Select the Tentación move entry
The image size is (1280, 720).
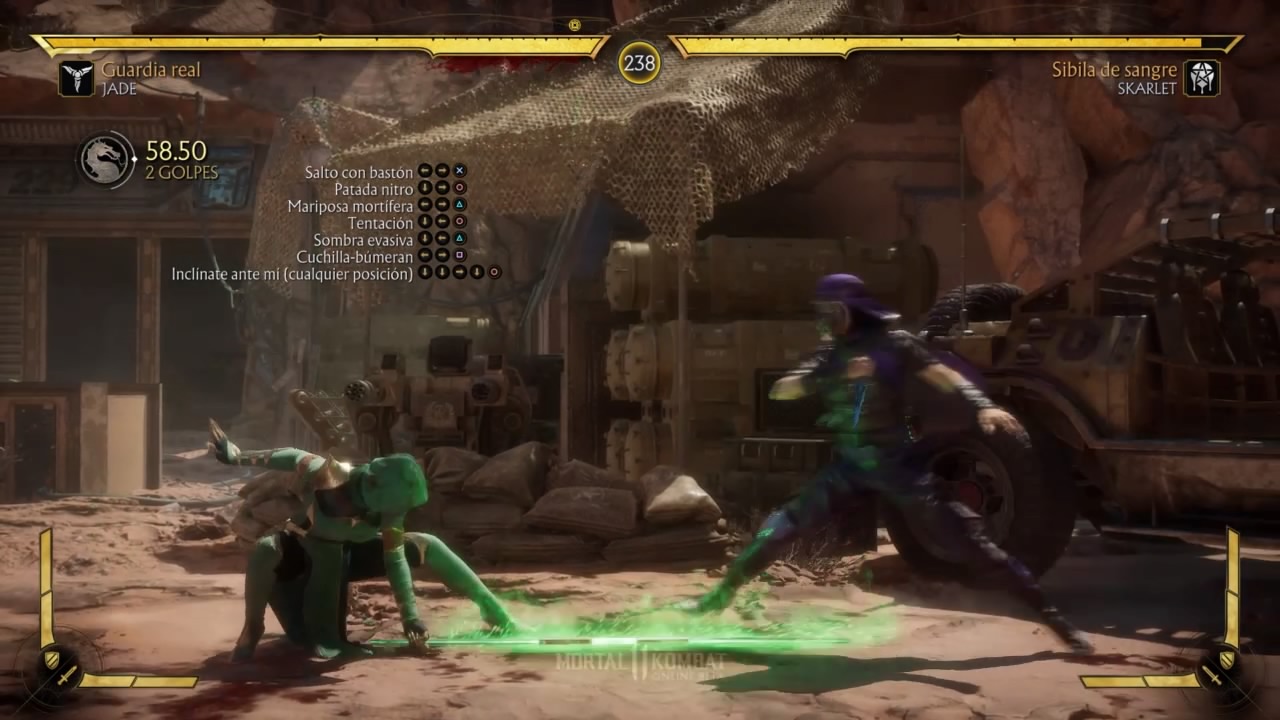(x=380, y=223)
